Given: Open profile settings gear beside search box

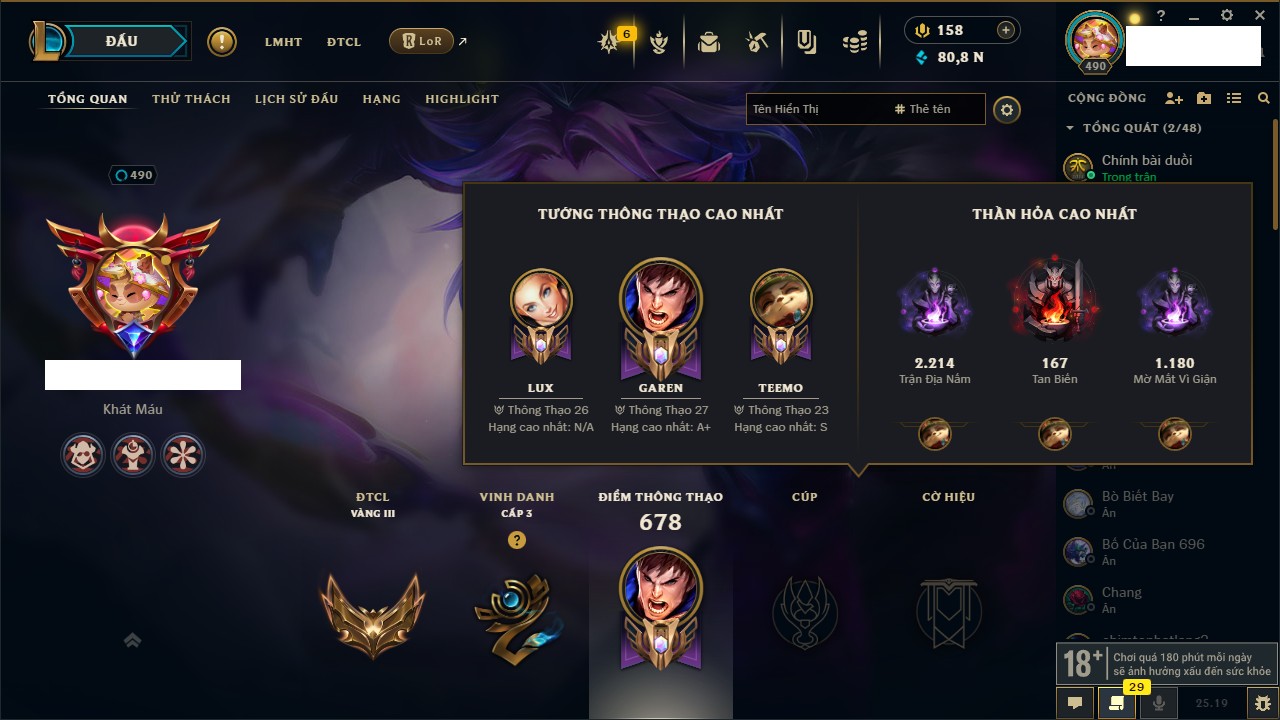Looking at the screenshot, I should coord(1007,109).
